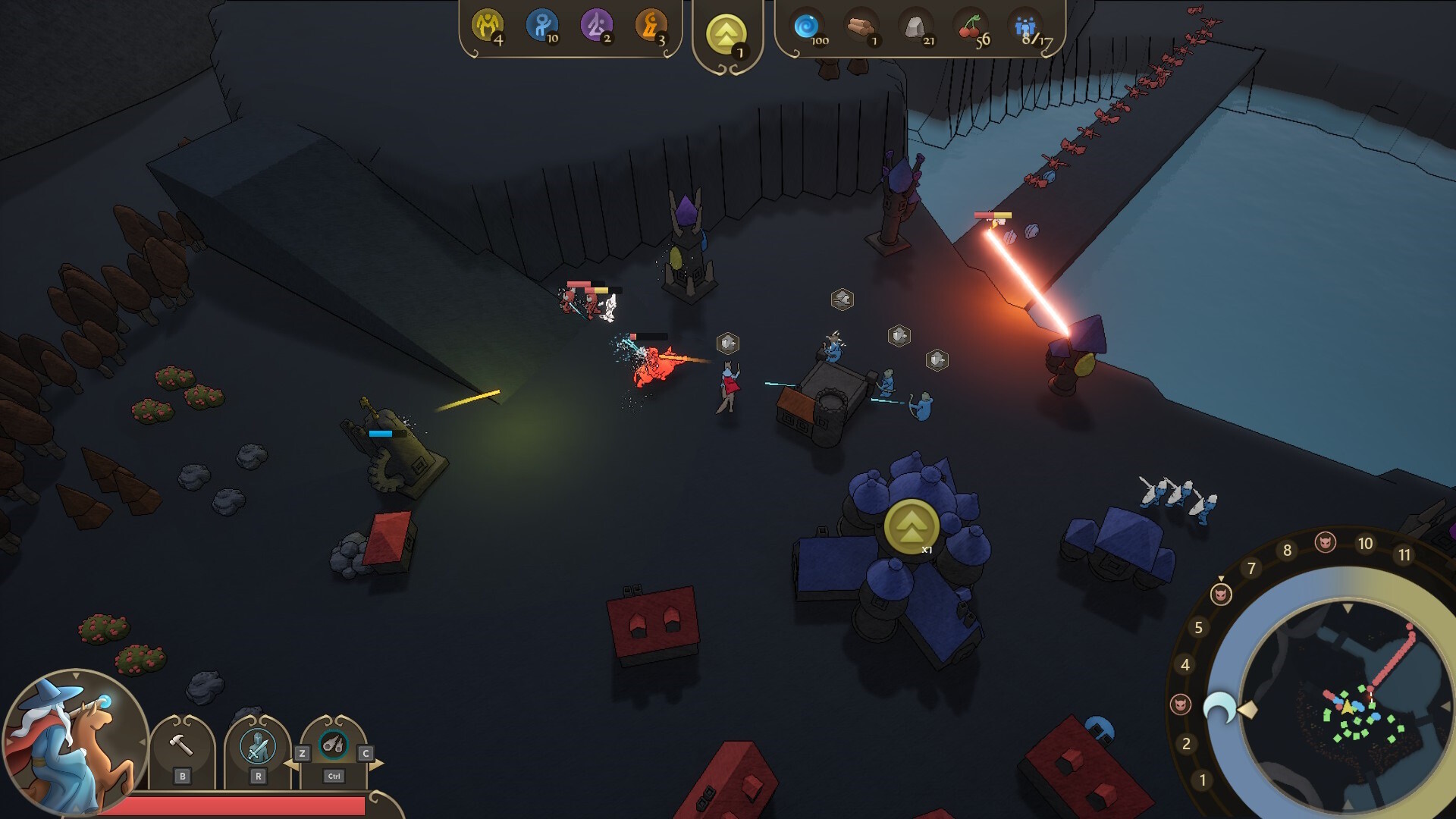Click the cherries food resource icon
This screenshot has width=1456, height=819.
point(969,27)
